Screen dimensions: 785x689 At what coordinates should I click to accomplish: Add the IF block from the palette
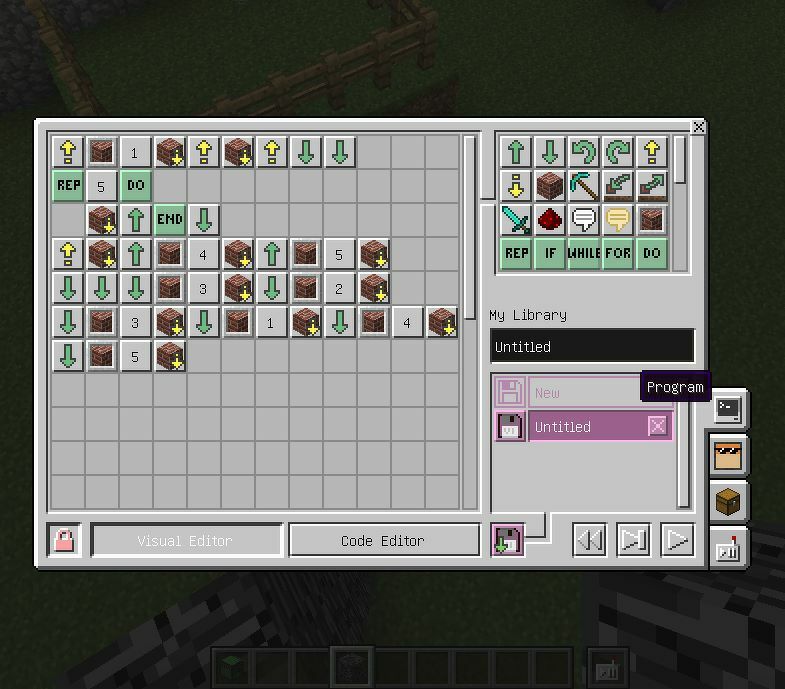[549, 253]
